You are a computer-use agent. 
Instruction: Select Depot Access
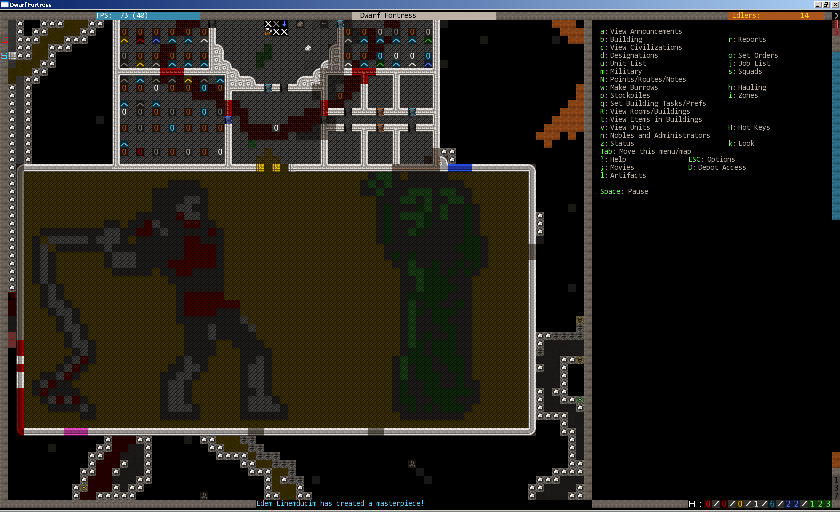pyautogui.click(x=718, y=167)
